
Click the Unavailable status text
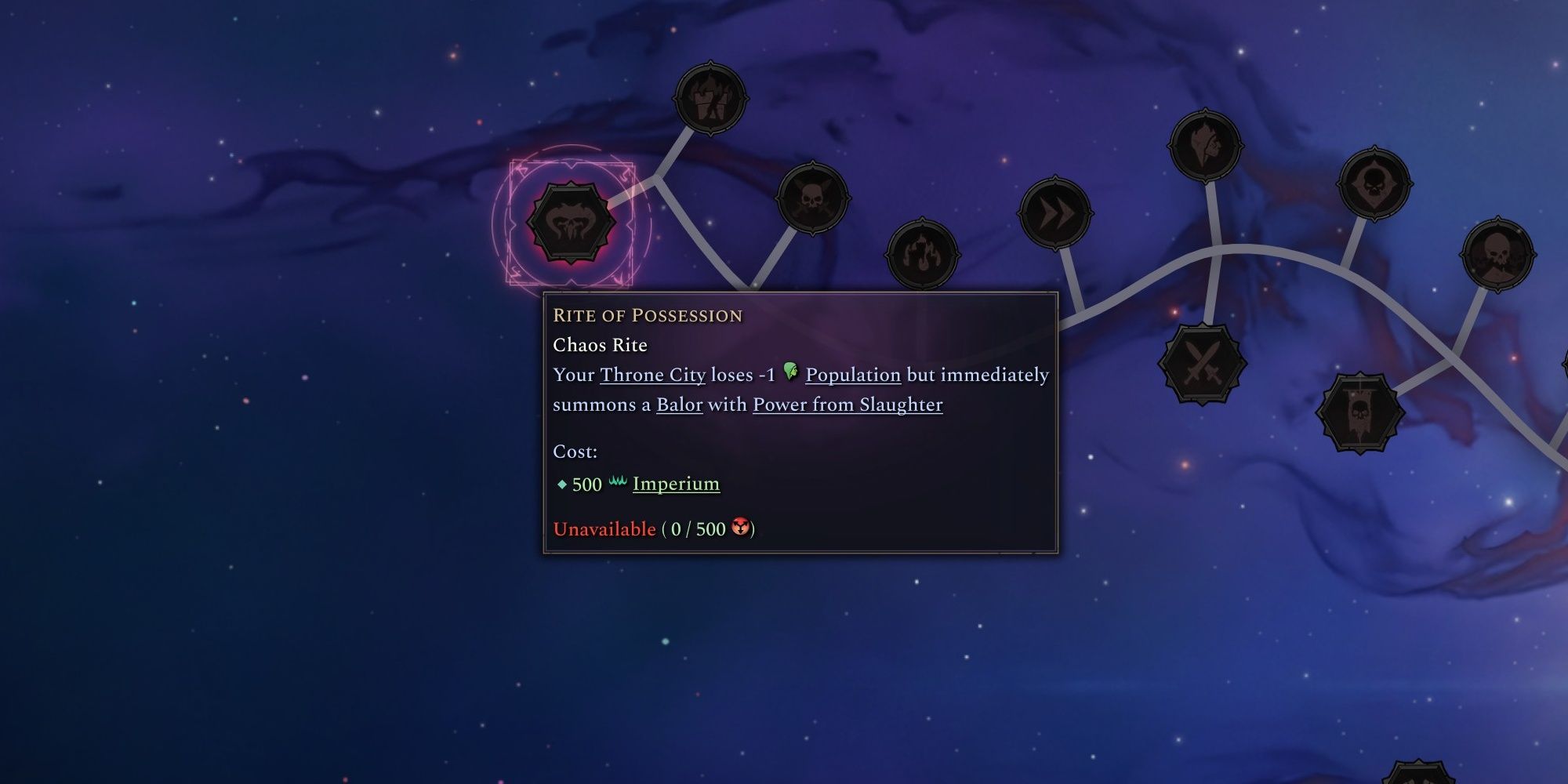tap(604, 530)
